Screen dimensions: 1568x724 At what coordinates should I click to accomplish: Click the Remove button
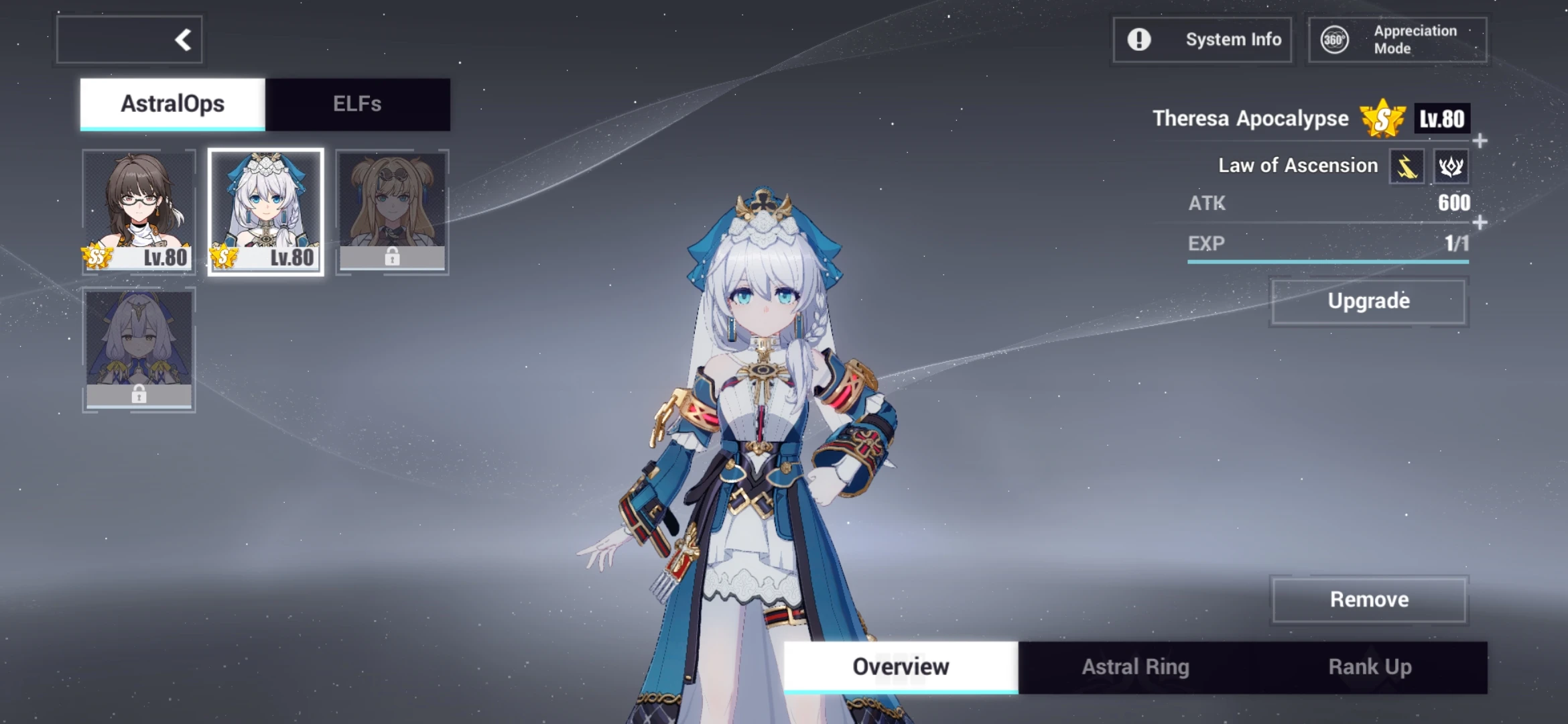pos(1369,599)
